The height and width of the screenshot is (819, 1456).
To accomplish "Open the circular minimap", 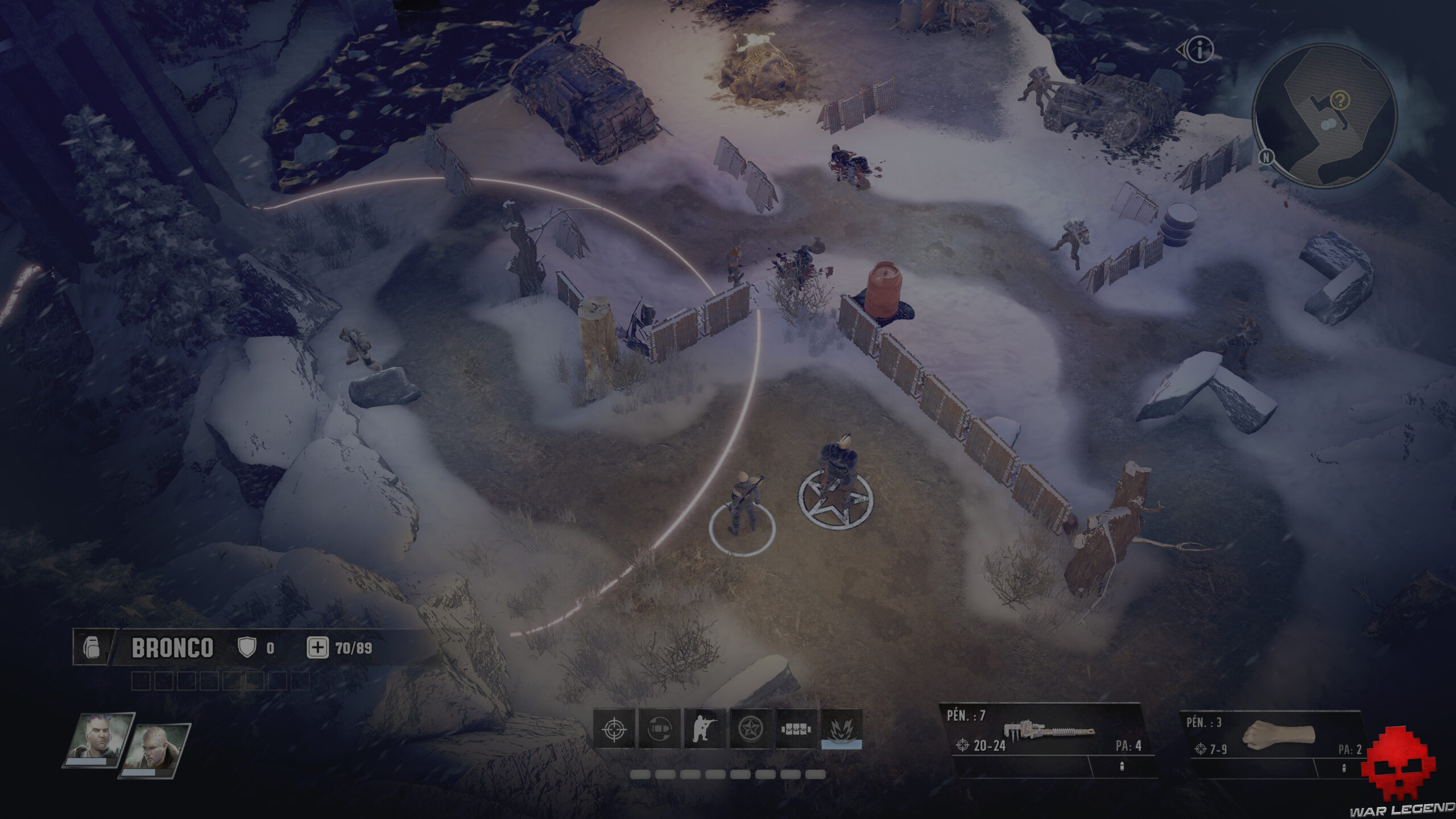I will pos(1325,117).
